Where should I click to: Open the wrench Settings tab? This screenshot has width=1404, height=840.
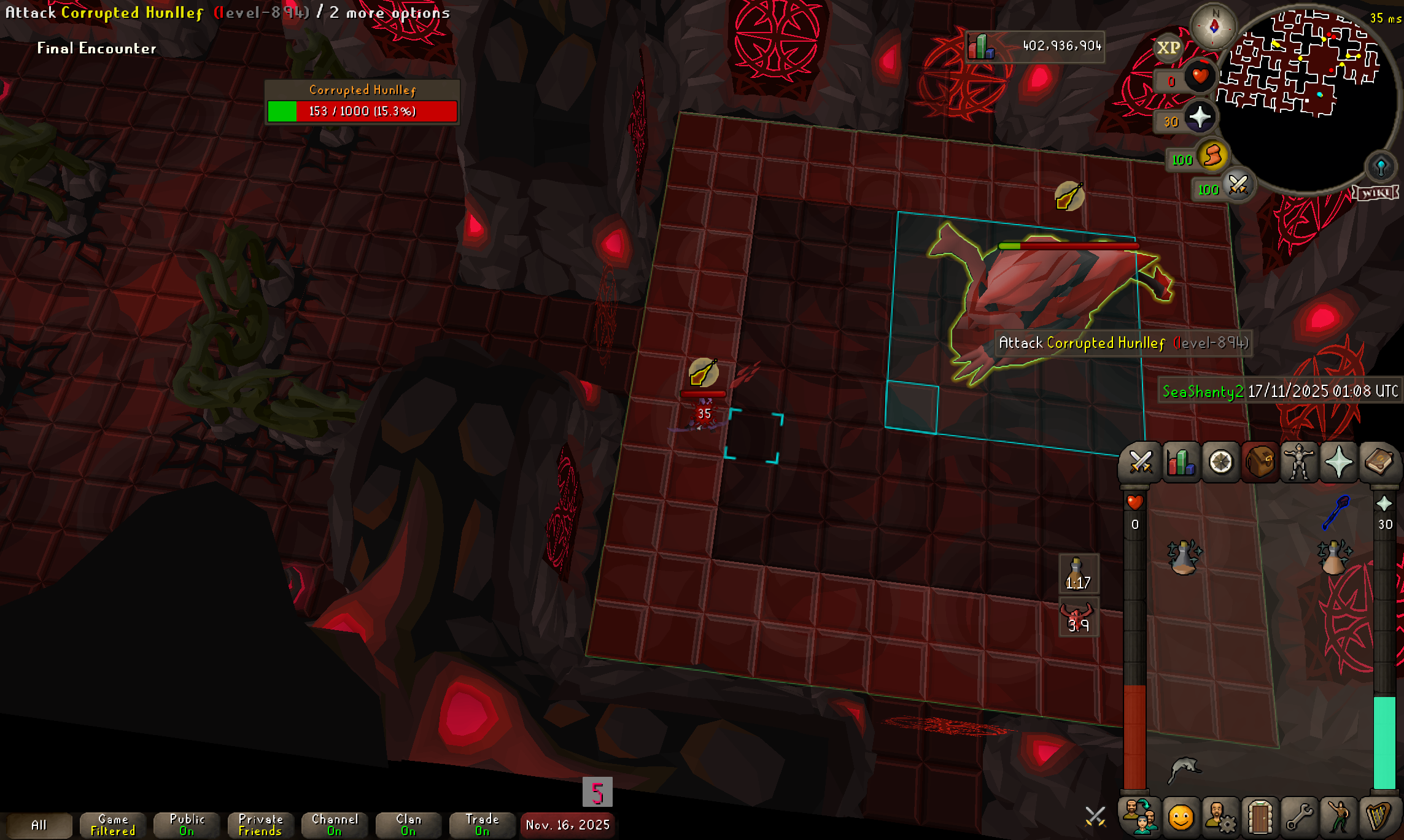coord(1299,817)
